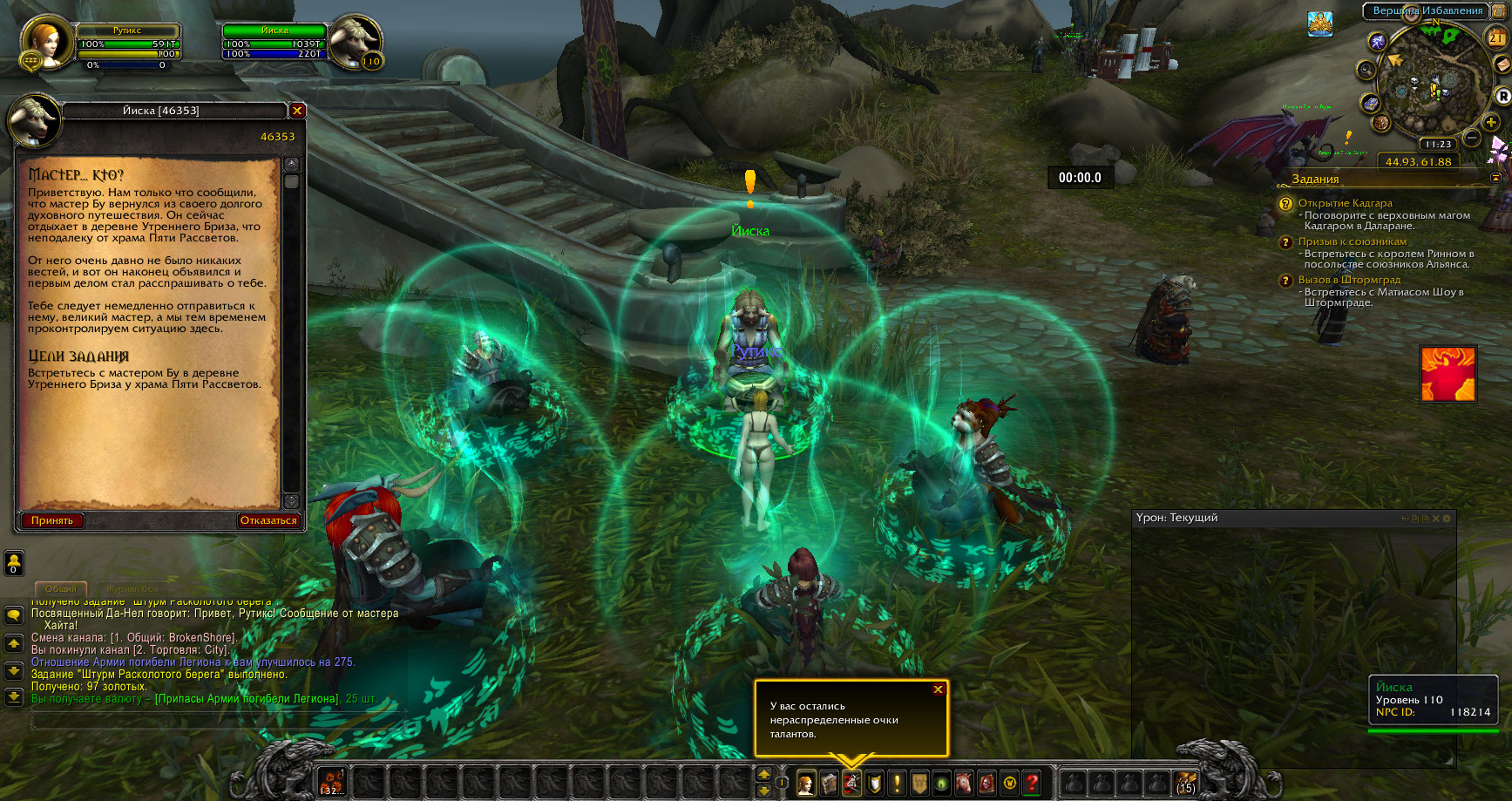Open the spellbook micro button
Image resolution: width=1512 pixels, height=801 pixels.
829,784
